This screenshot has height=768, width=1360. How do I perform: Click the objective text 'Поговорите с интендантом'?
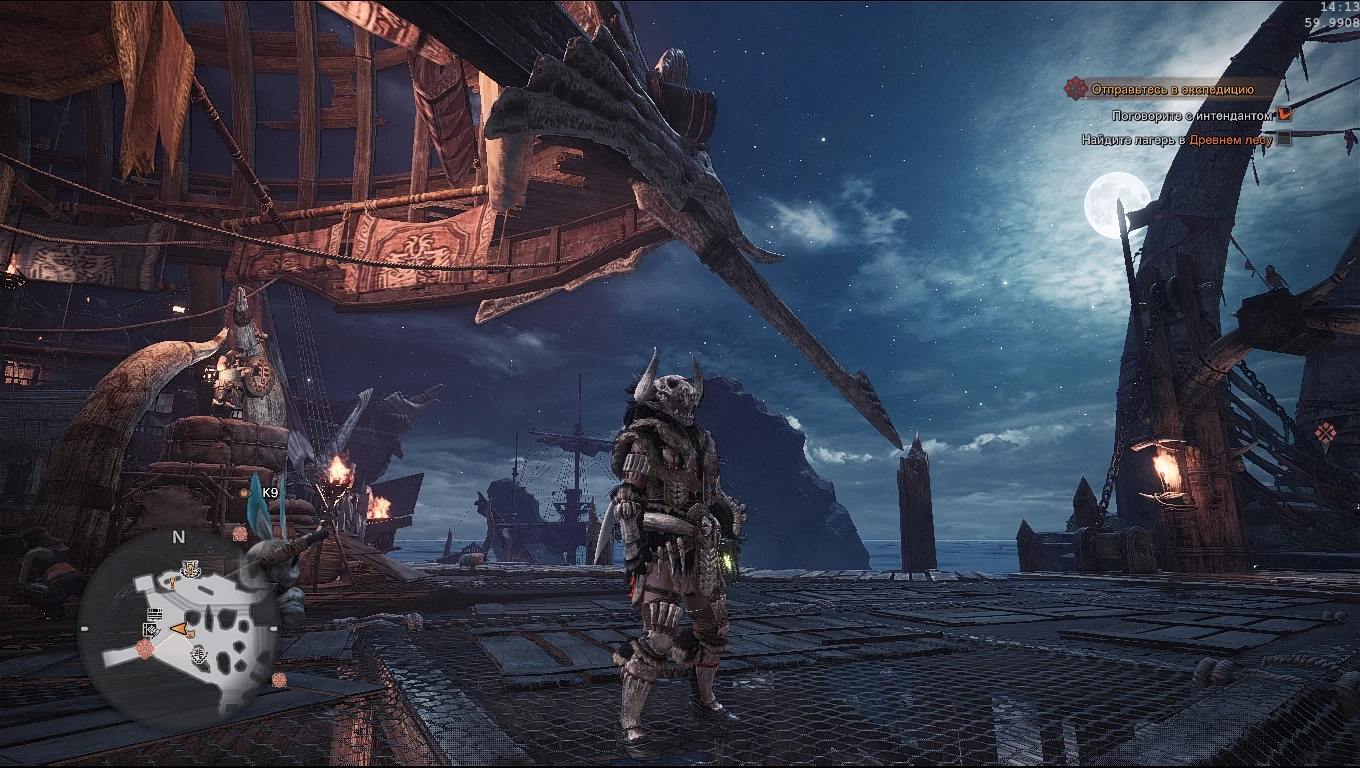[x=1192, y=115]
